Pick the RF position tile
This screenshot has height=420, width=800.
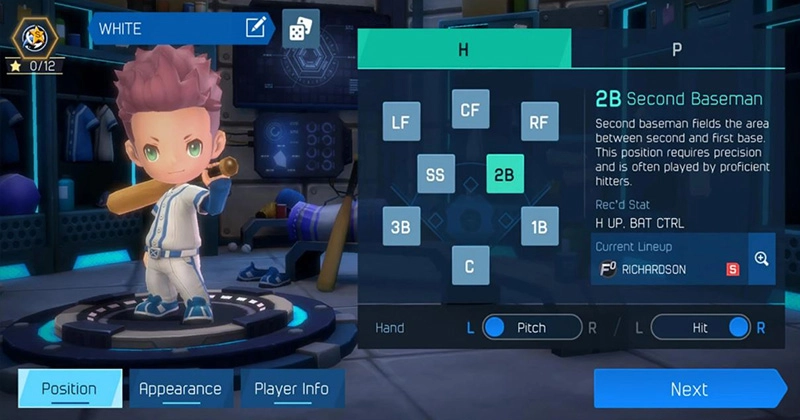[539, 122]
